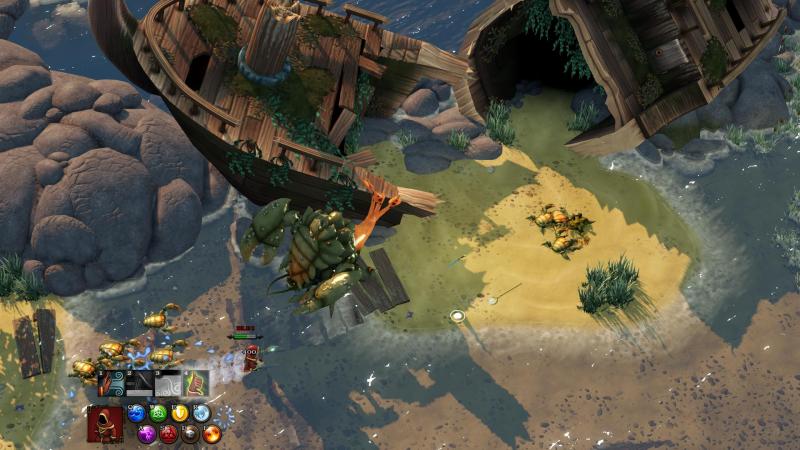Queue the red Arcane element orb

(169, 434)
